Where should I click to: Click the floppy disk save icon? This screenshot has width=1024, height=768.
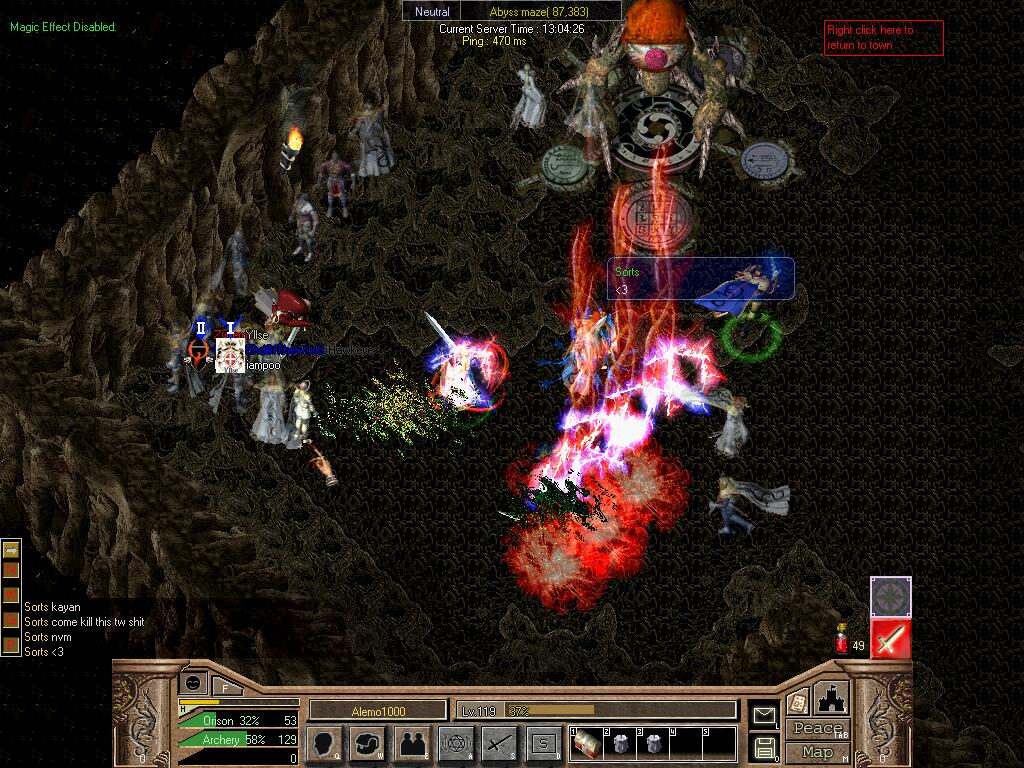764,746
